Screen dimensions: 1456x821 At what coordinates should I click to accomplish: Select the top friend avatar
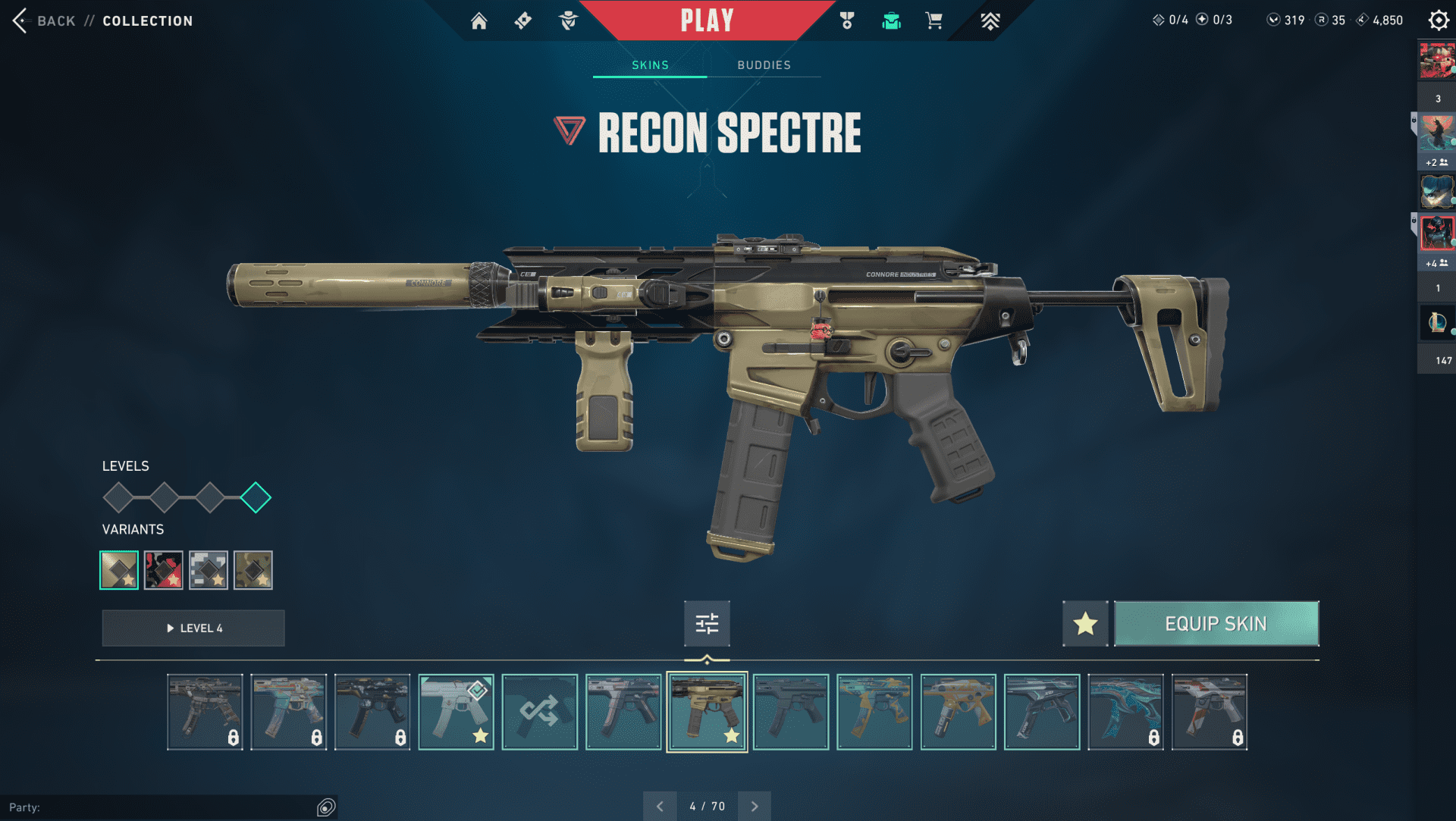pyautogui.click(x=1436, y=61)
